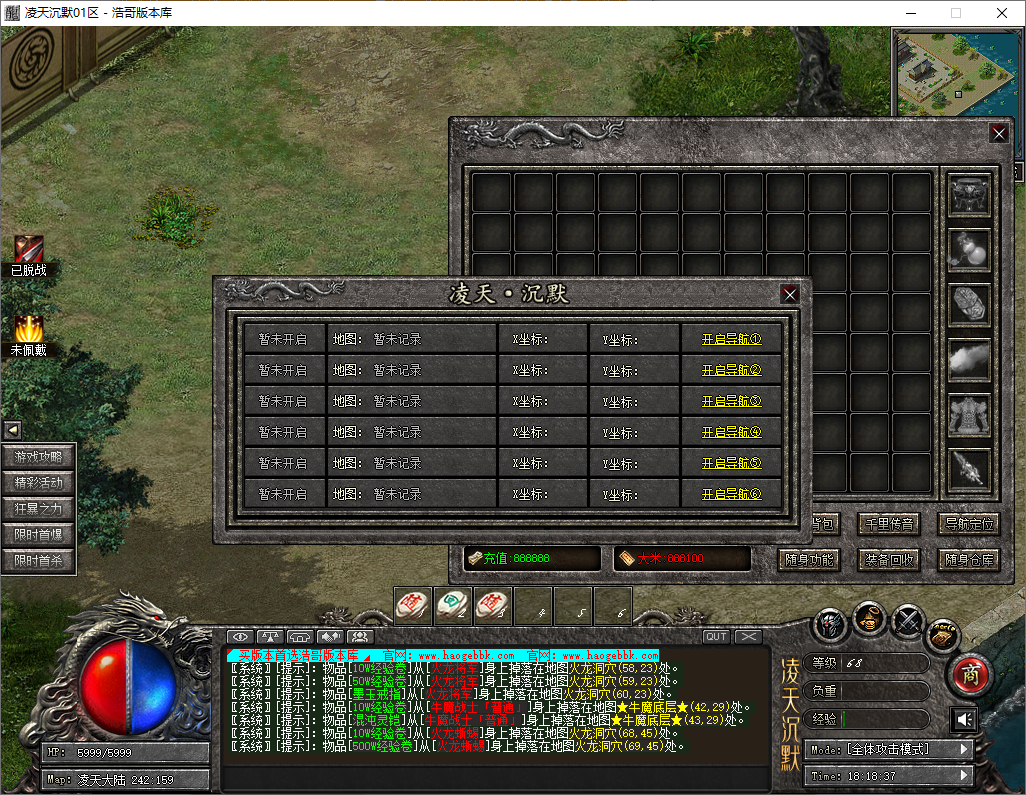Close the inventory bag panel
The height and width of the screenshot is (795, 1026).
(998, 133)
